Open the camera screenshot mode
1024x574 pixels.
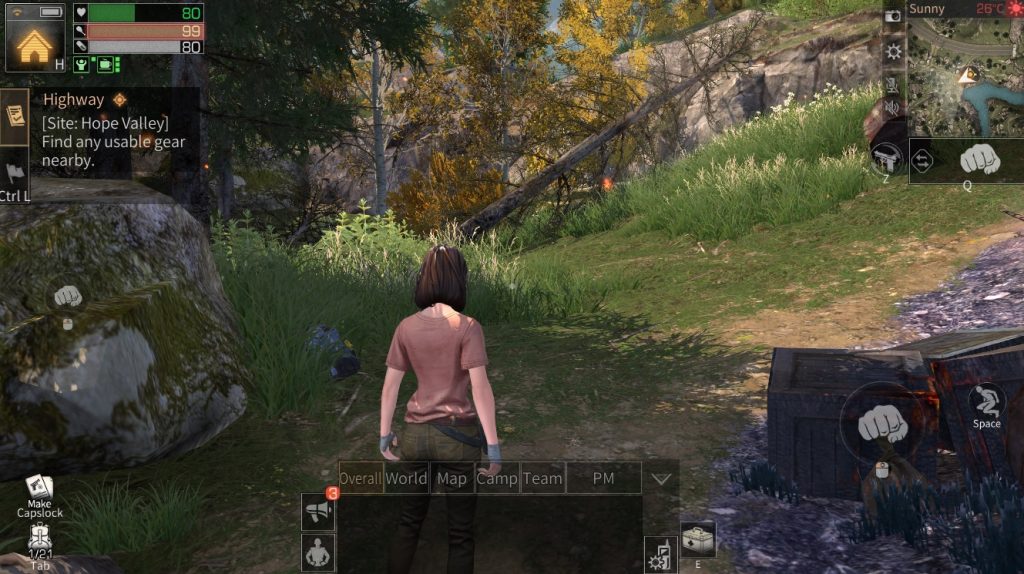[x=893, y=16]
